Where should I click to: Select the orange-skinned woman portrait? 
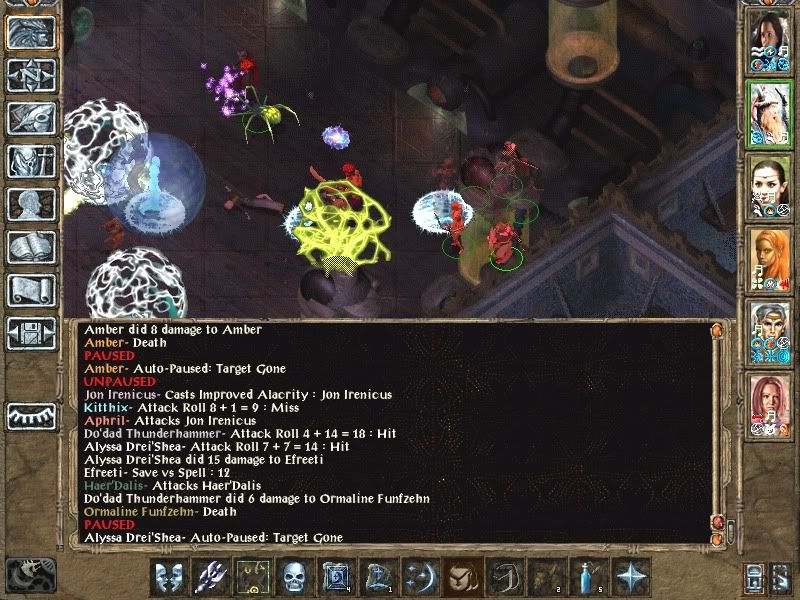(769, 260)
